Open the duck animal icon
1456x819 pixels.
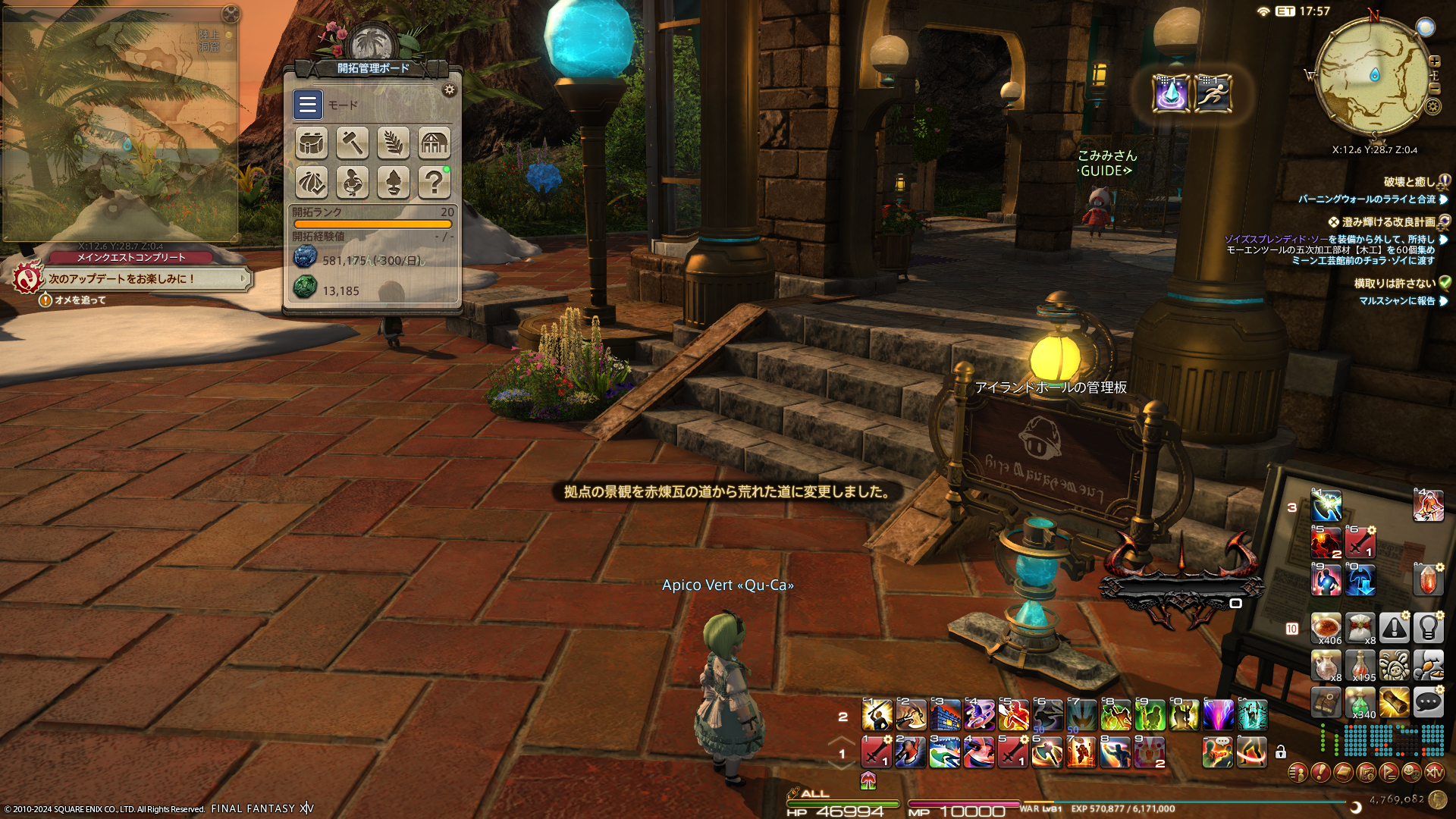(353, 183)
